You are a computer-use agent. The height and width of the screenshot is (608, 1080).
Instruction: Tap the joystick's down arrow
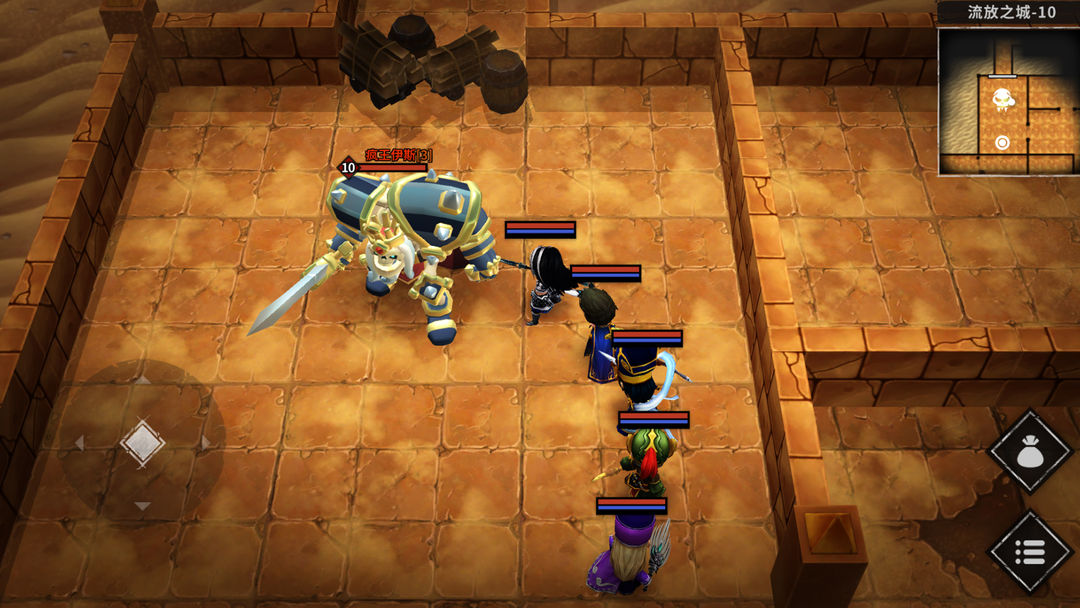(x=142, y=506)
